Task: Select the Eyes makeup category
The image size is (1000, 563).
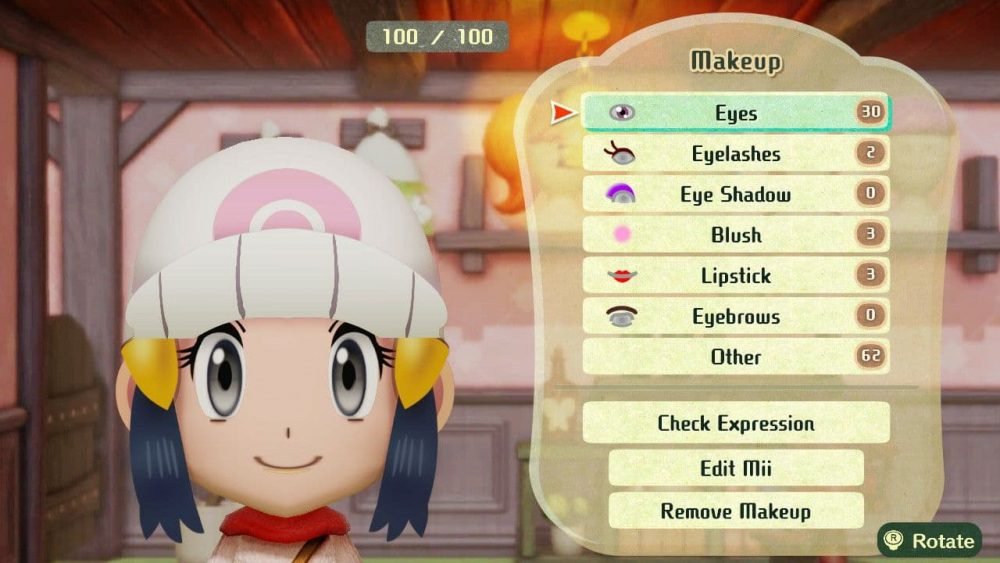Action: (735, 113)
